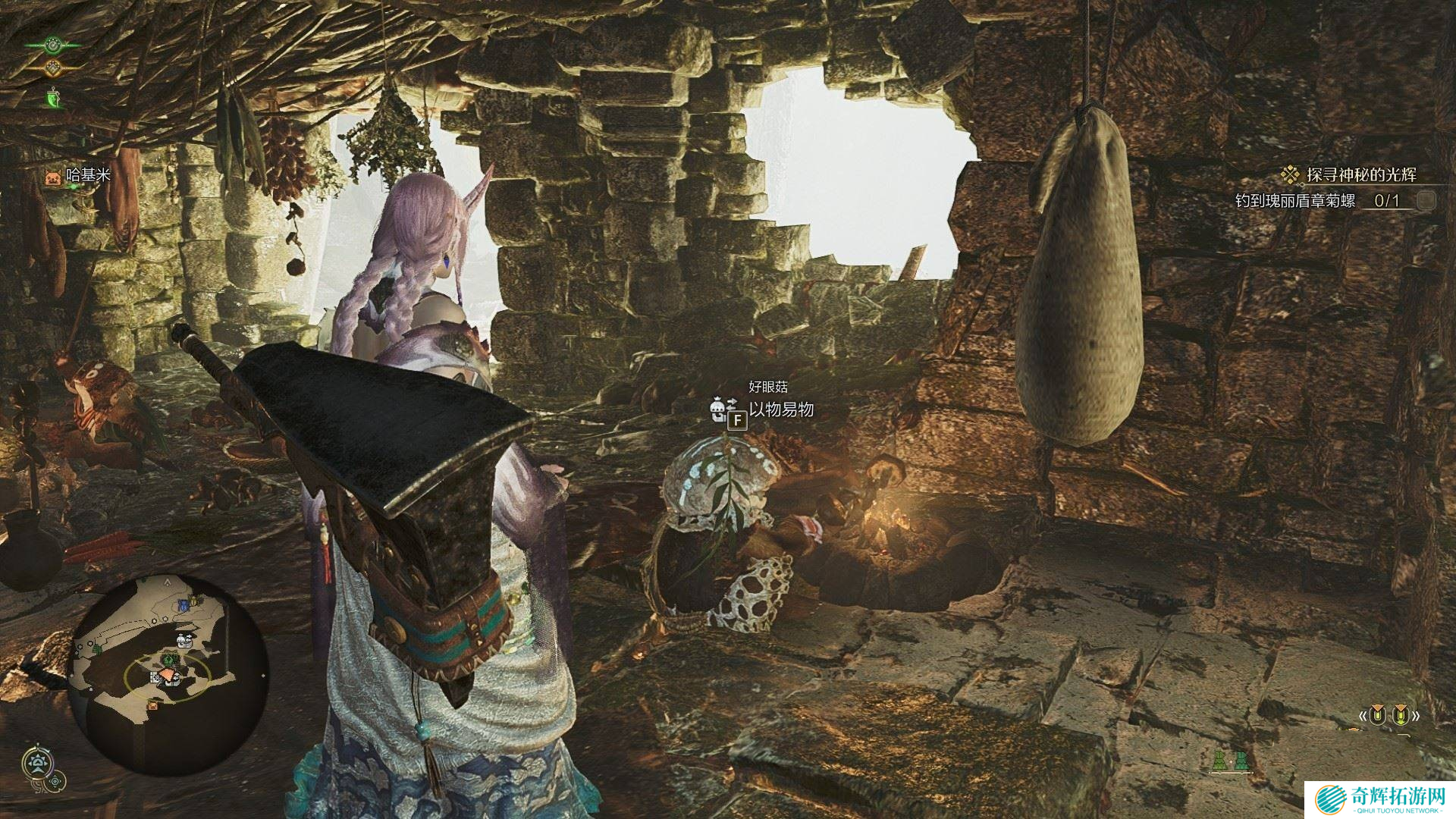Click the 以物易物 barter interaction prompt
Image resolution: width=1456 pixels, height=819 pixels.
(781, 409)
